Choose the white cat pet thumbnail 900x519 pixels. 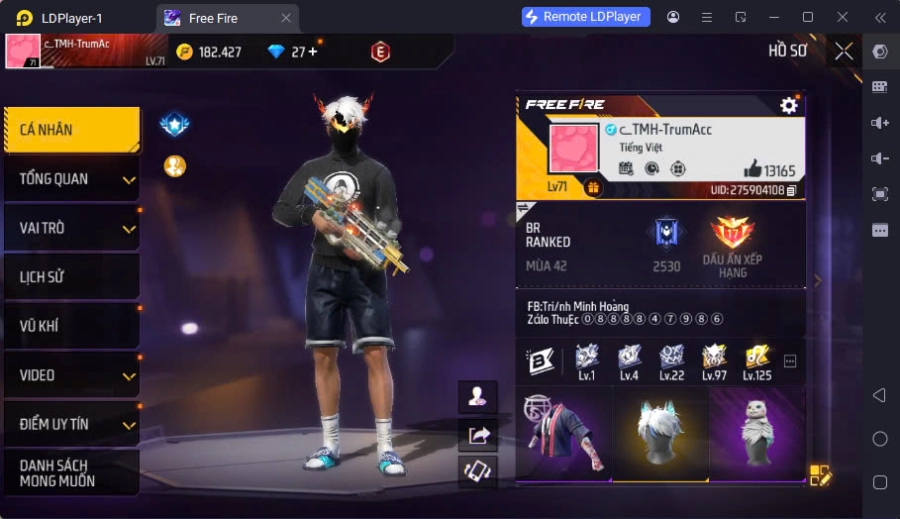click(757, 434)
